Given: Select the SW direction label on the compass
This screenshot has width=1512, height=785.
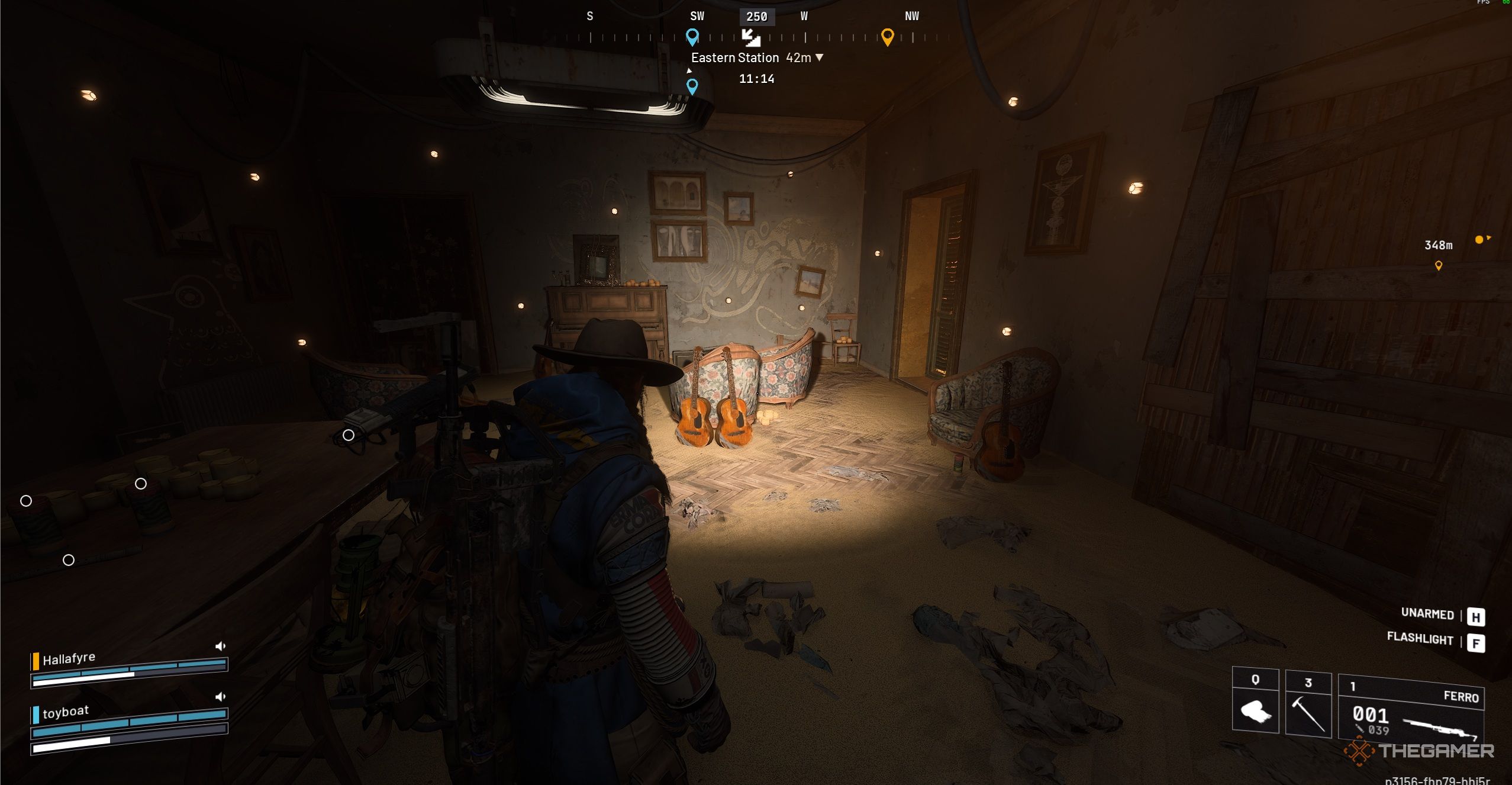Looking at the screenshot, I should 697,15.
